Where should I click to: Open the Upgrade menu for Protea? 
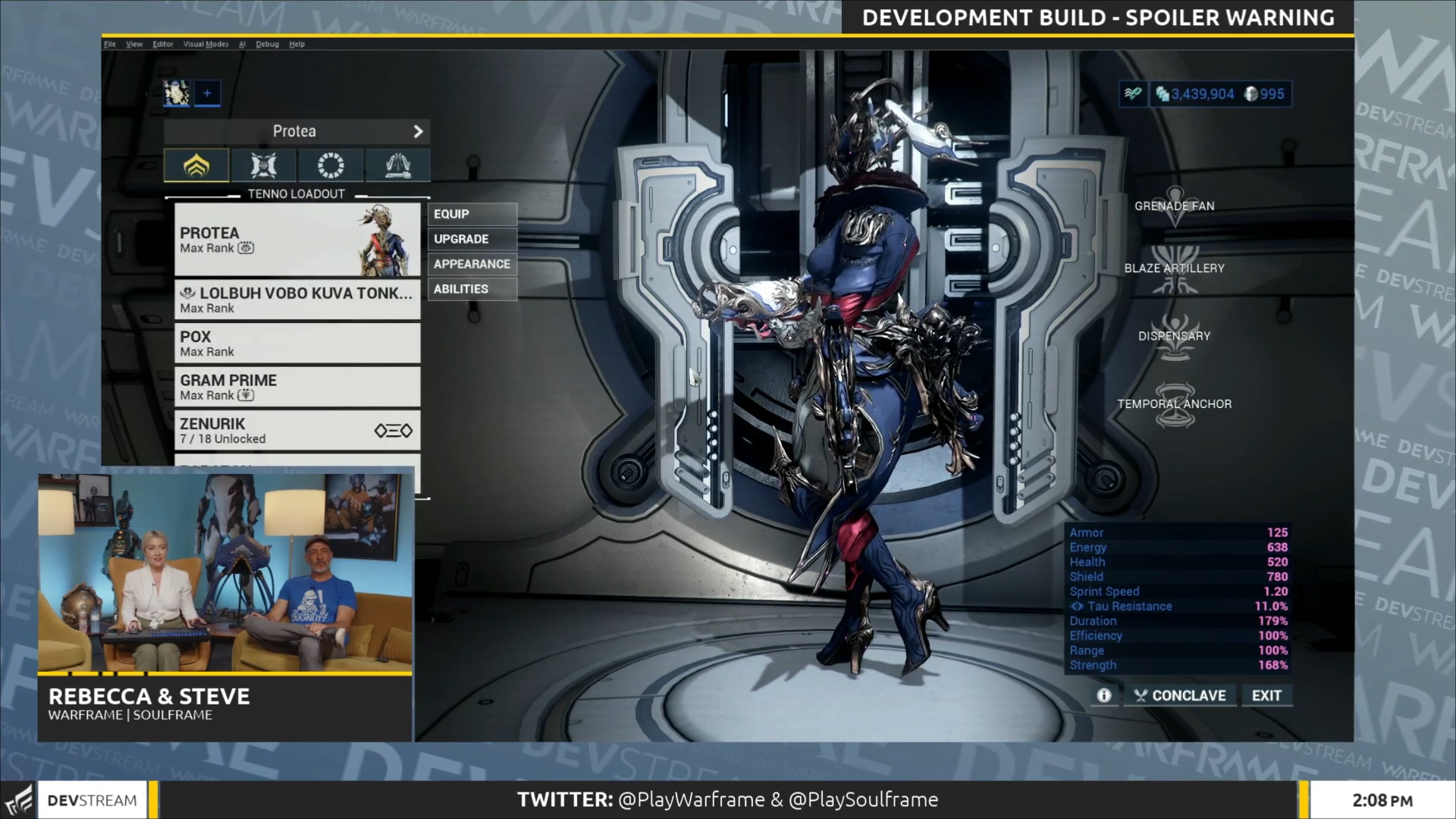click(471, 240)
